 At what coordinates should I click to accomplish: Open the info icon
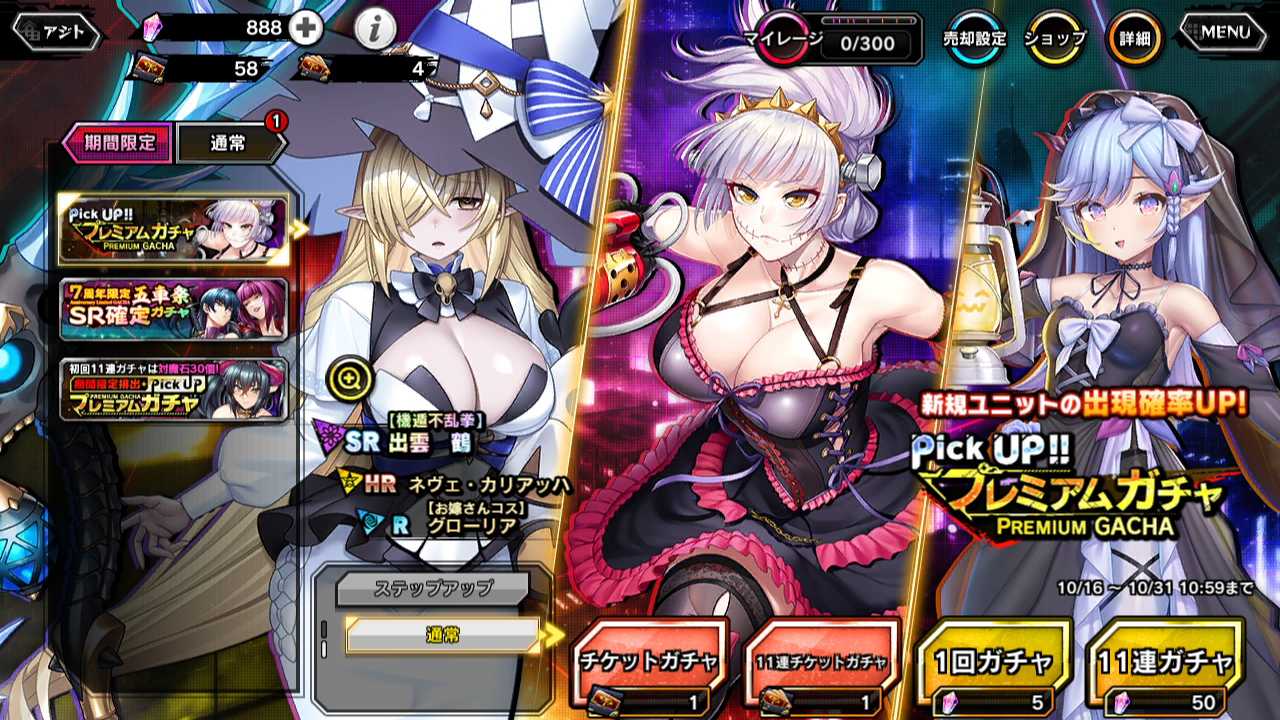point(374,30)
